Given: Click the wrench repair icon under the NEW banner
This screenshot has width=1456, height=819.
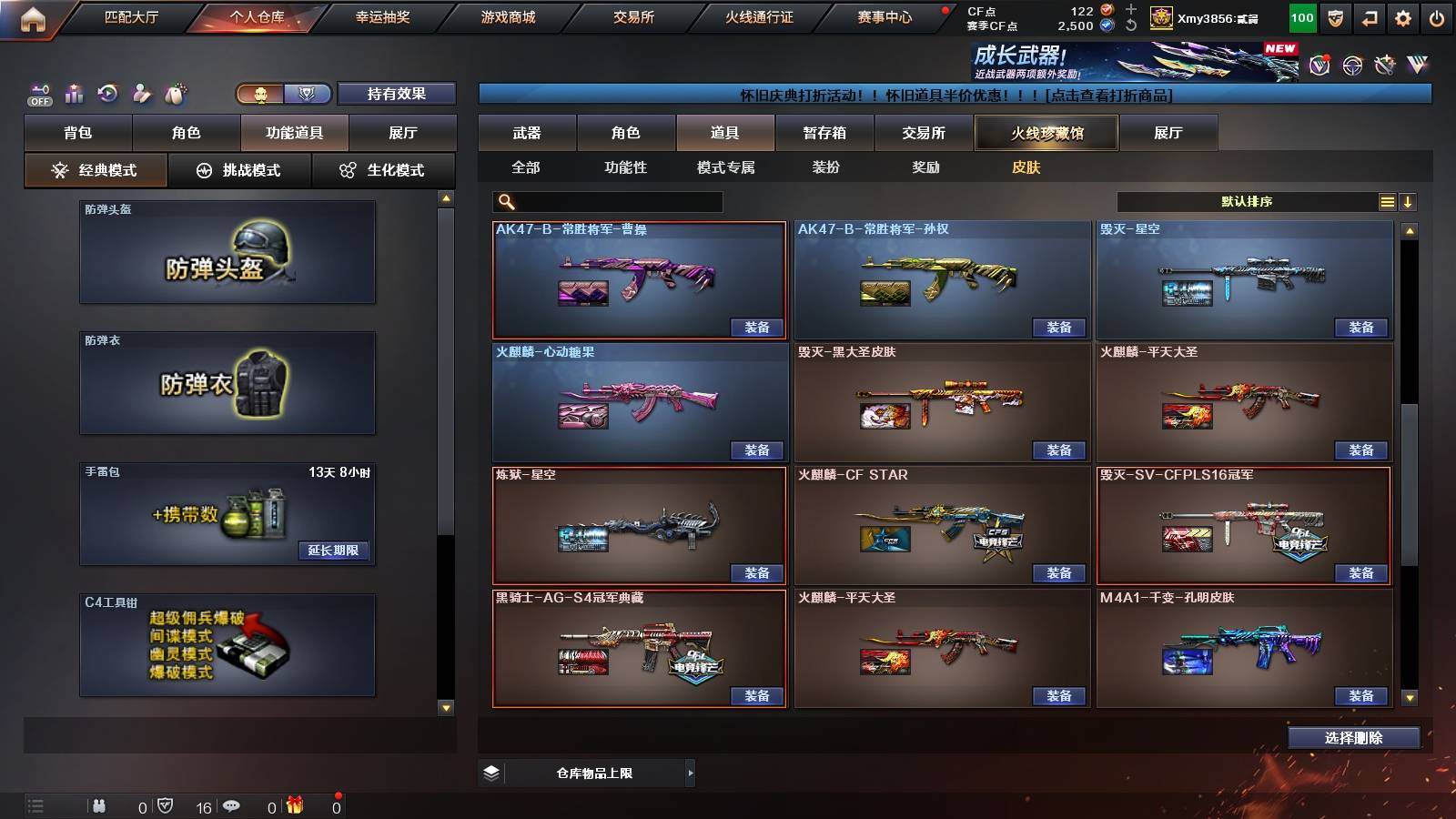Looking at the screenshot, I should pos(1386,66).
